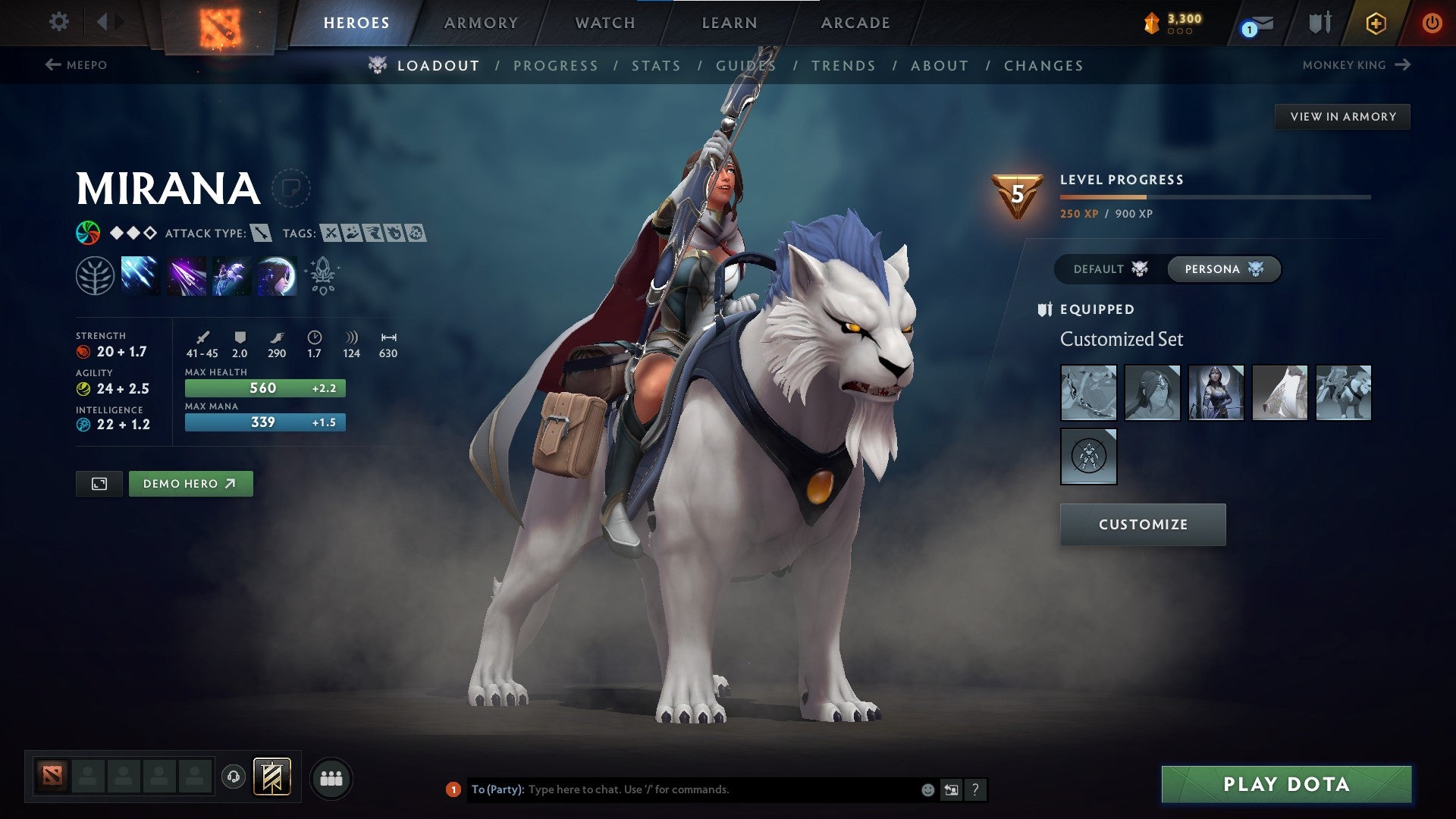The height and width of the screenshot is (819, 1456).
Task: Switch to the STATS tab
Action: coord(656,65)
